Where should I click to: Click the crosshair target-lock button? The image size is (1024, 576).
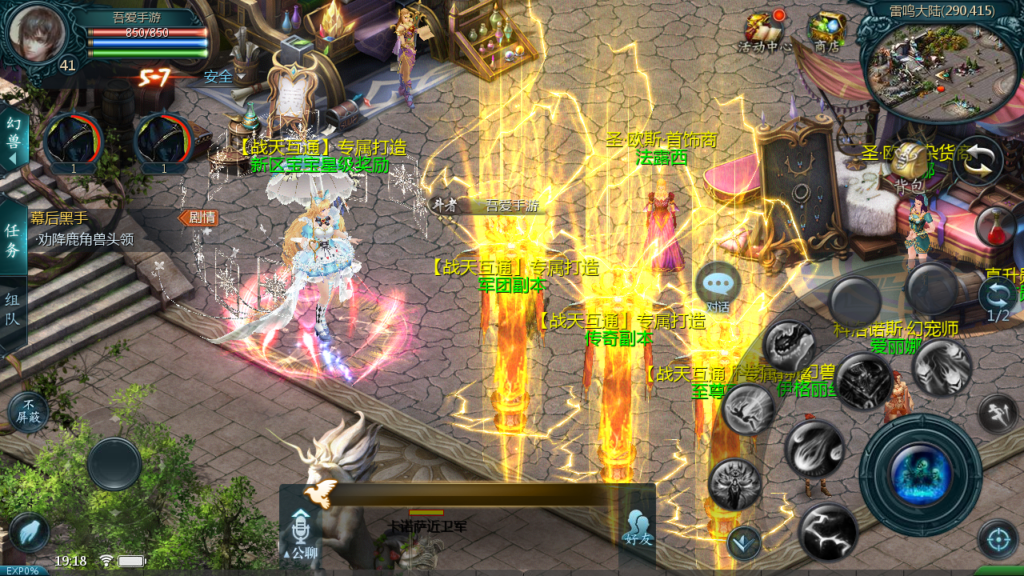coord(997,539)
